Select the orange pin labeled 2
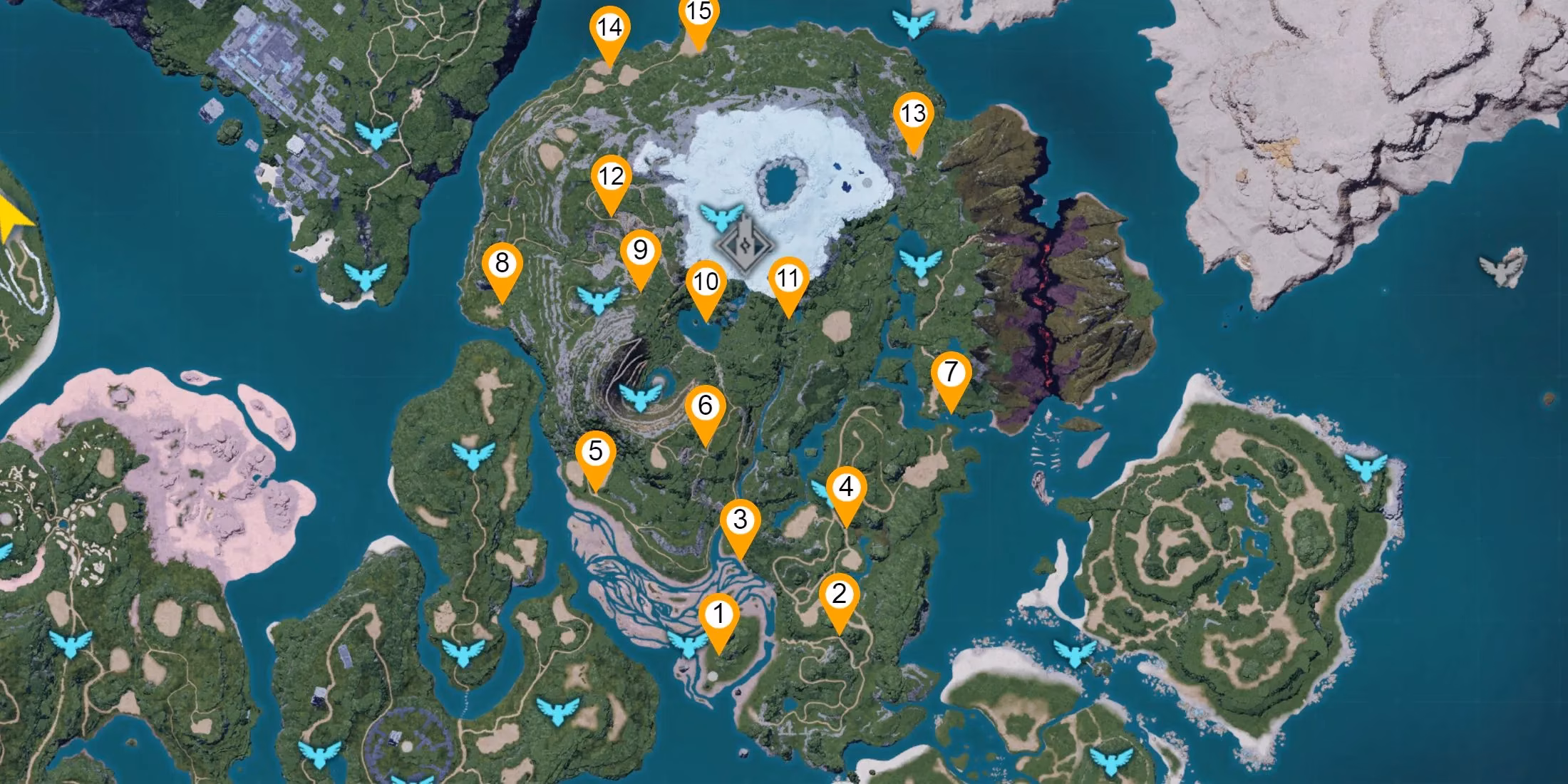Screen dimensions: 1568x784 (x=839, y=594)
